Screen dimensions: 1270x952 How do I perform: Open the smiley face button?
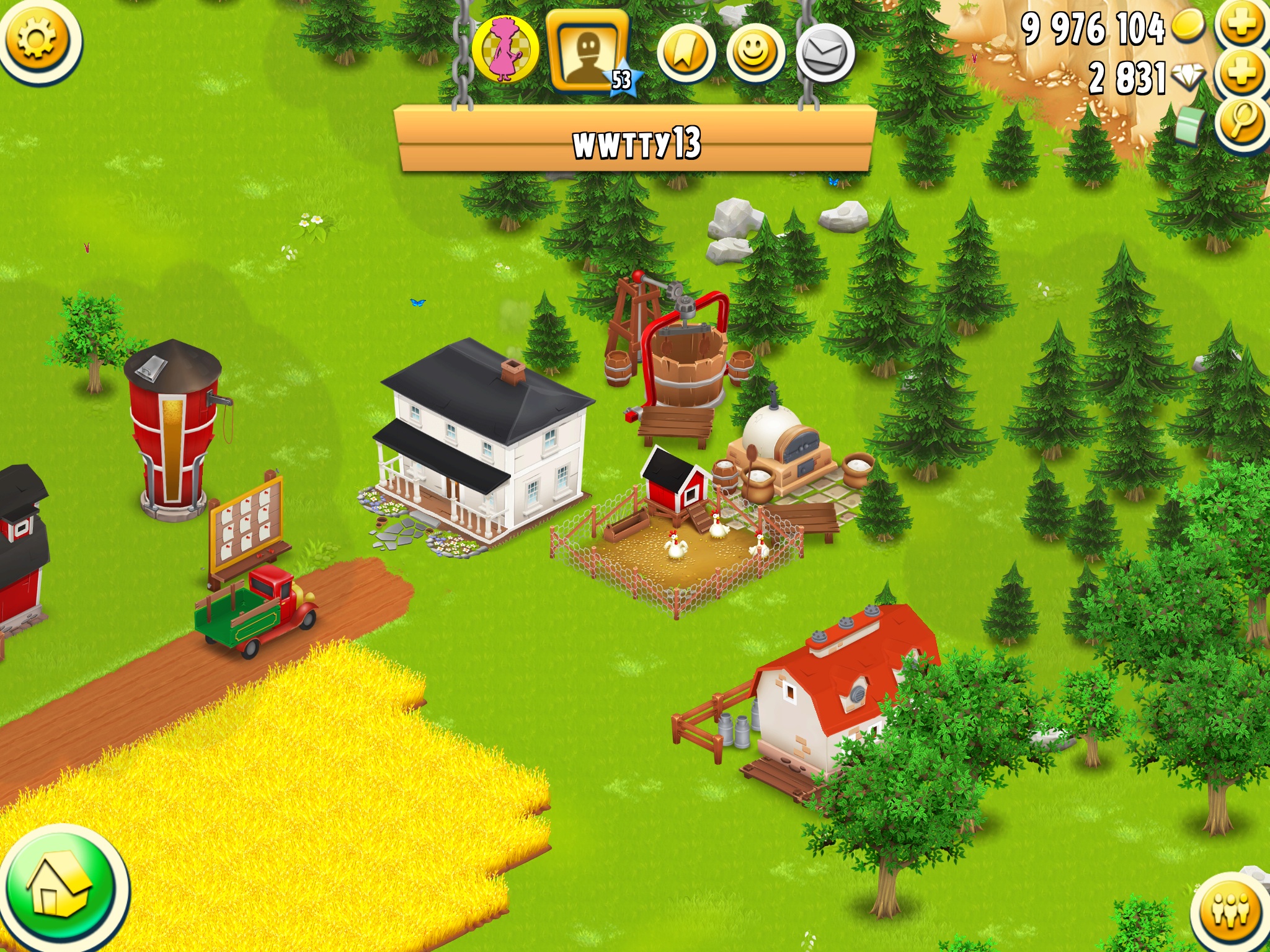pos(755,53)
